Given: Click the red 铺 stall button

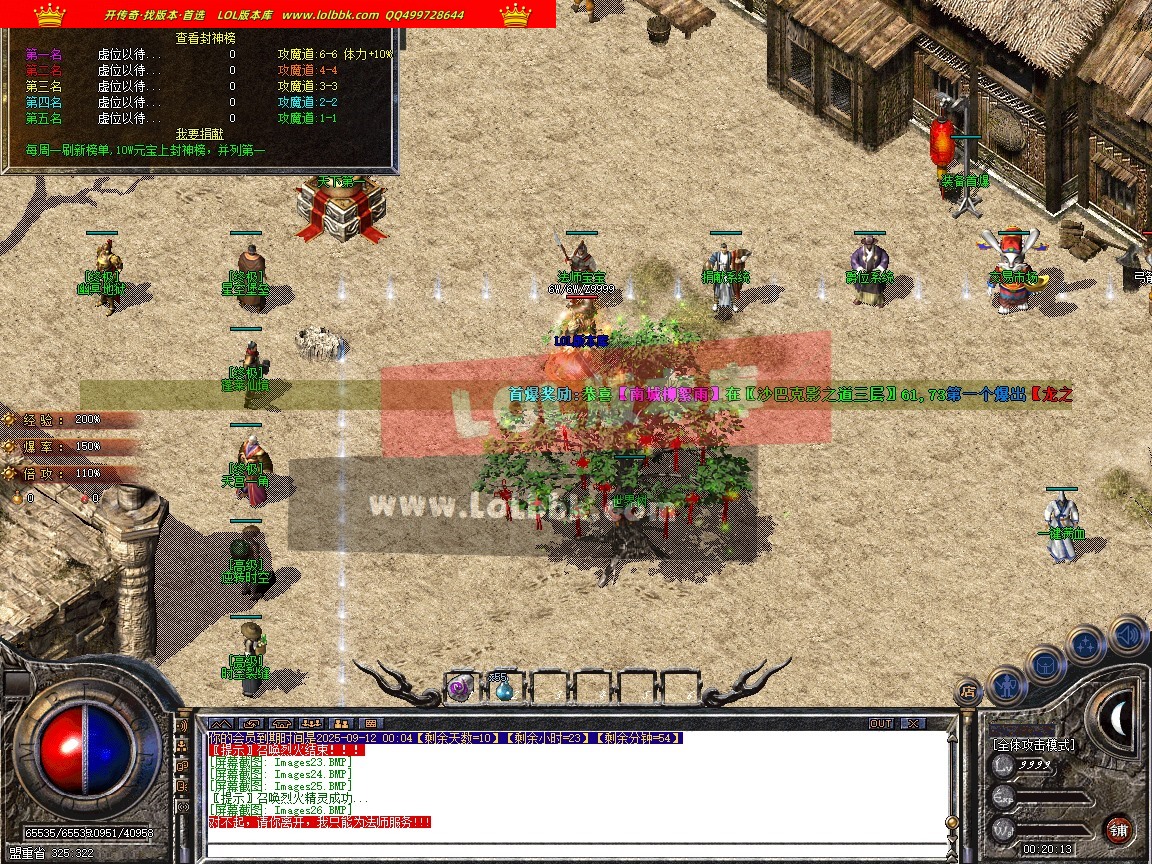Looking at the screenshot, I should pyautogui.click(x=1119, y=829).
